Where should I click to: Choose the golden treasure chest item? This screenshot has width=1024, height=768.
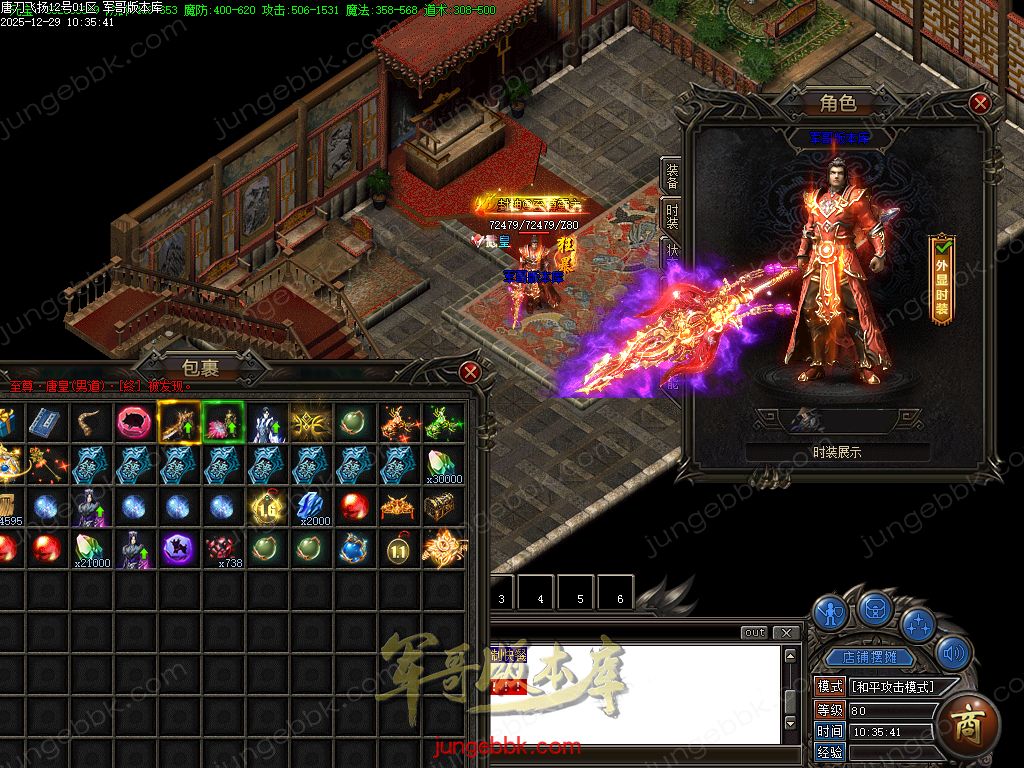click(442, 507)
